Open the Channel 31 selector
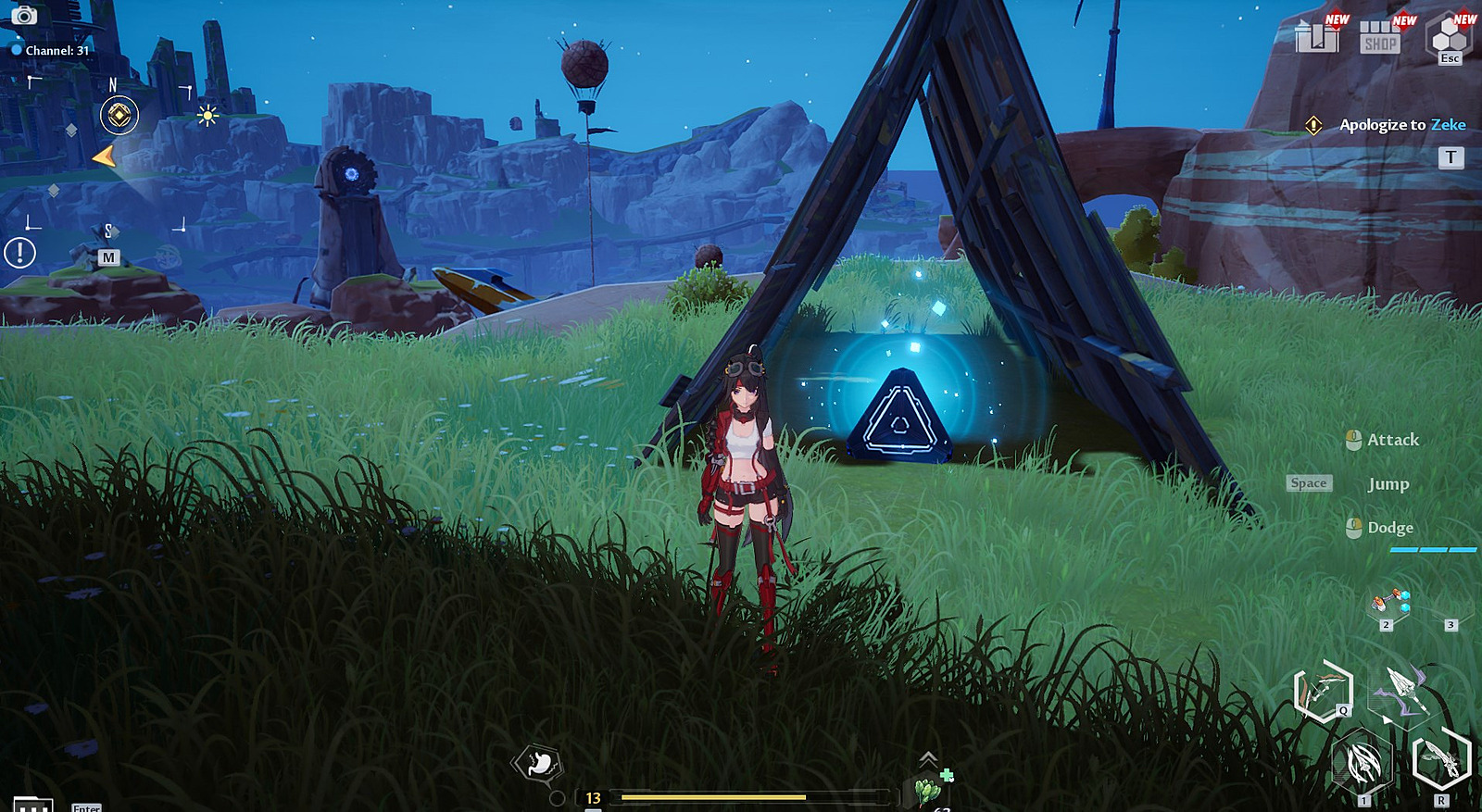The image size is (1482, 812). (x=51, y=50)
